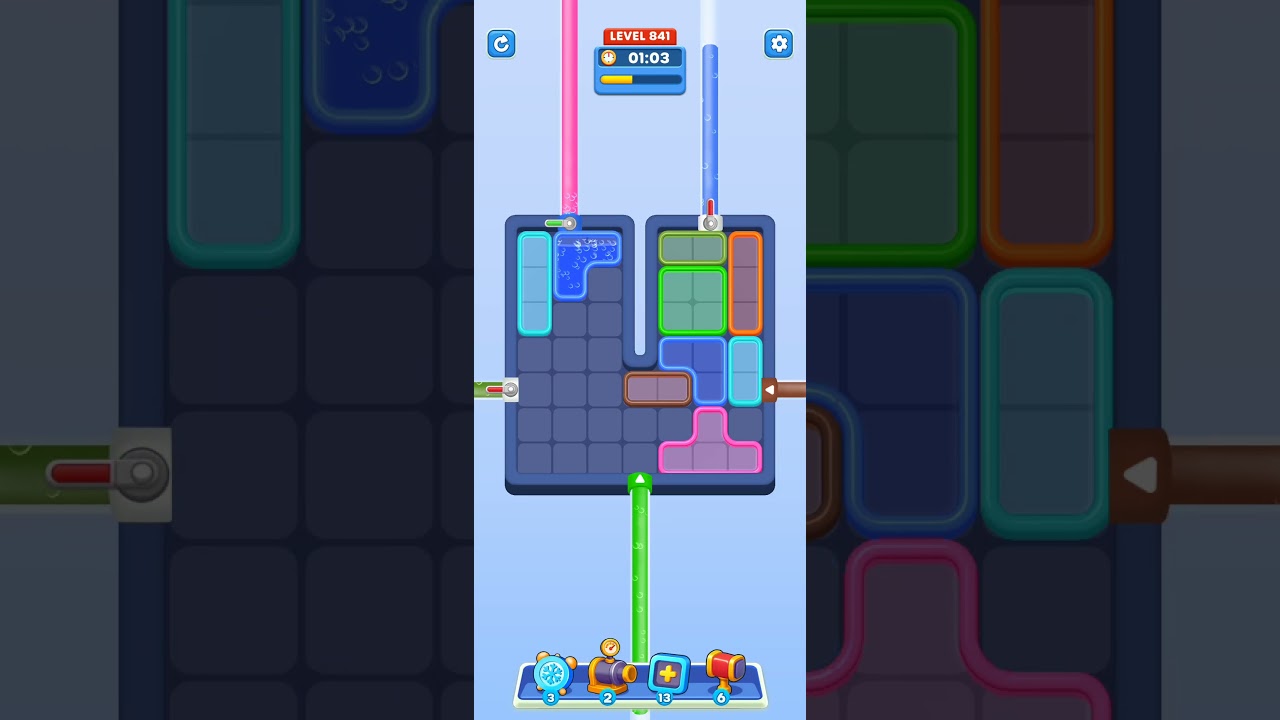Viewport: 1280px width, 720px height.
Task: Tap the restart level icon
Action: coord(502,44)
